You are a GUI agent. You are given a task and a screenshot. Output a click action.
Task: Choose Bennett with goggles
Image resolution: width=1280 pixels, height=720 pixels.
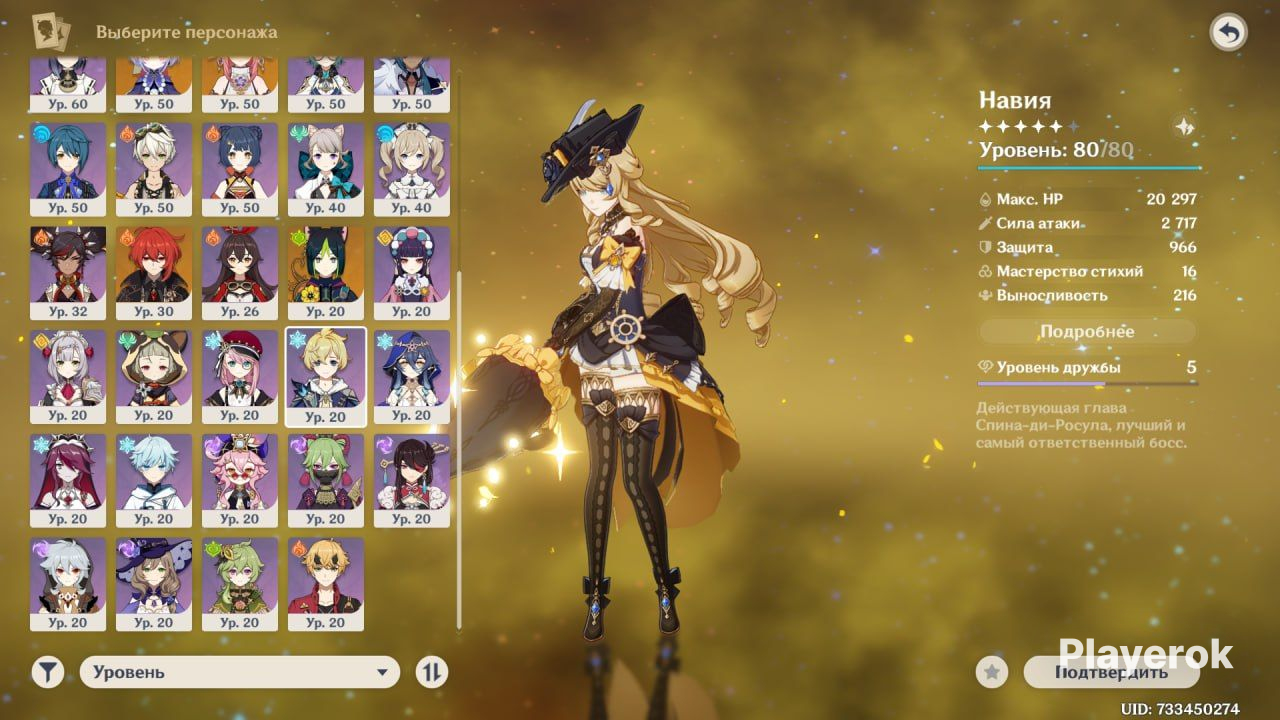click(153, 160)
